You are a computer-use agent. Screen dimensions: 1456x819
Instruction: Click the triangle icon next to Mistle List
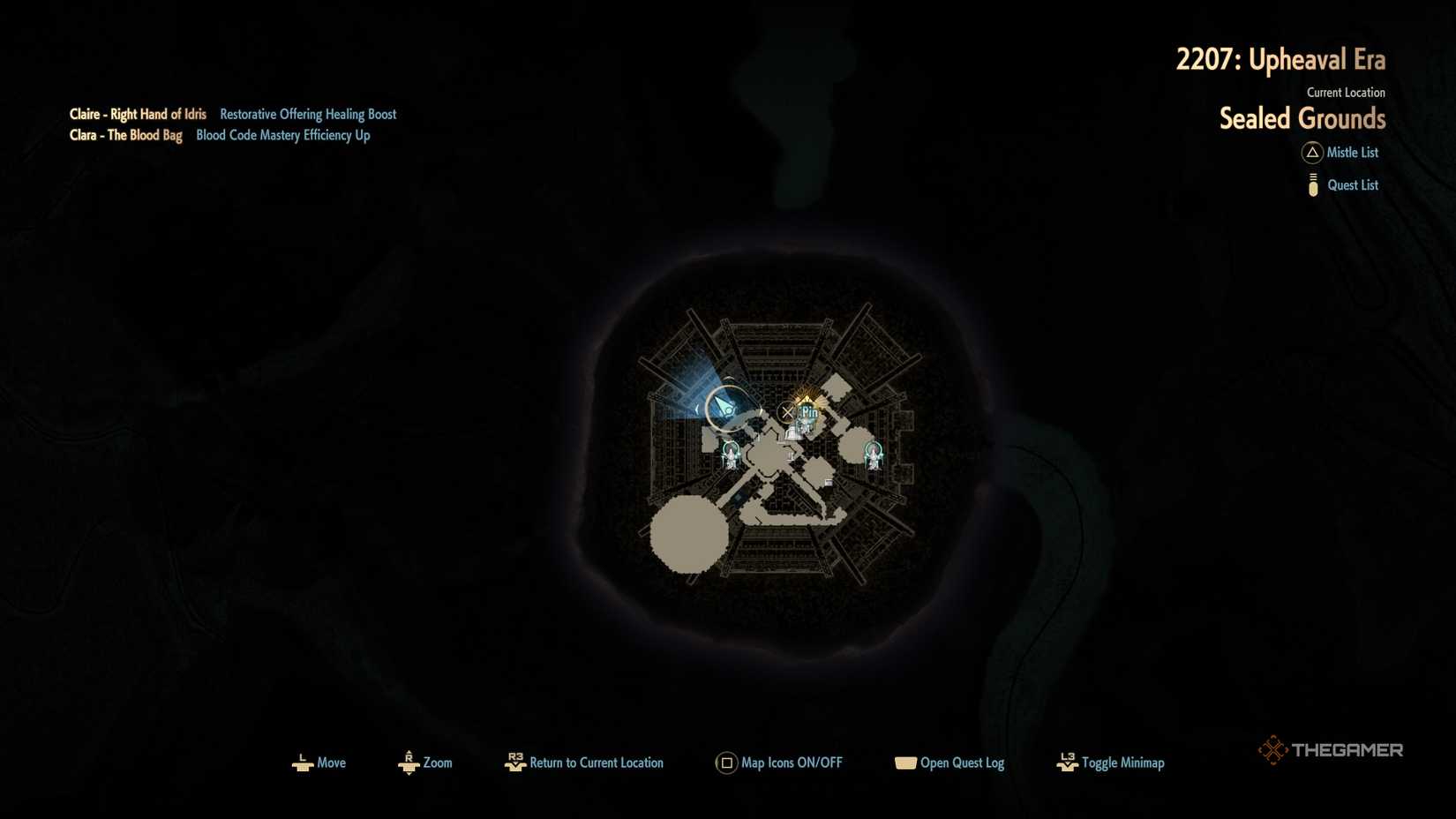(x=1312, y=153)
